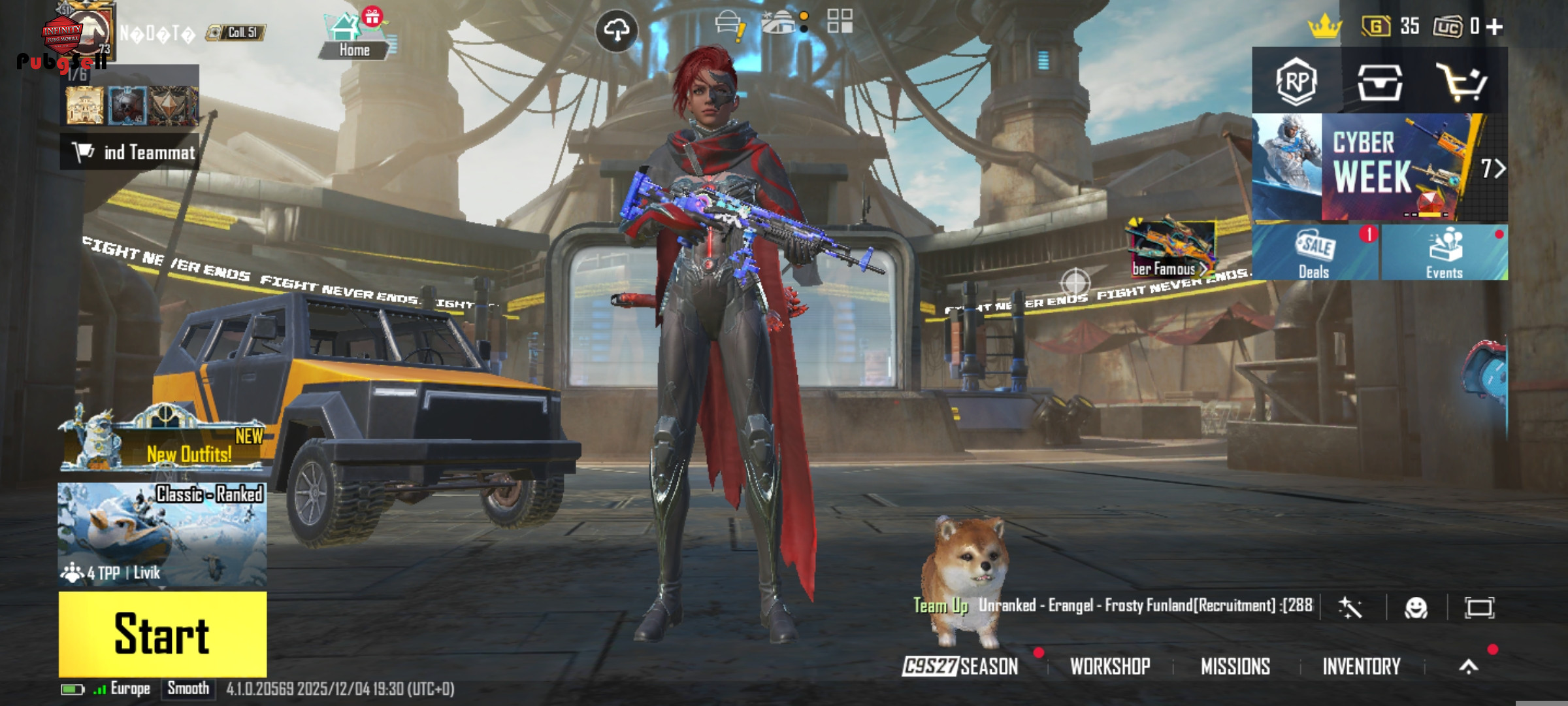Go to the Home icon
Viewport: 1568px width, 706px height.
point(355,37)
